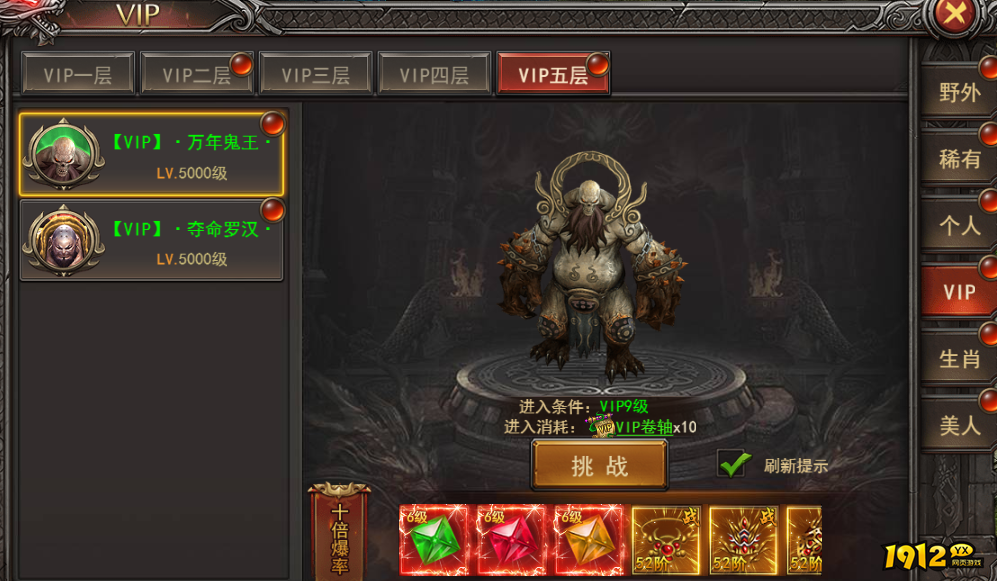Select the VIP side category
Viewport: 997px width, 581px height.
coord(959,292)
